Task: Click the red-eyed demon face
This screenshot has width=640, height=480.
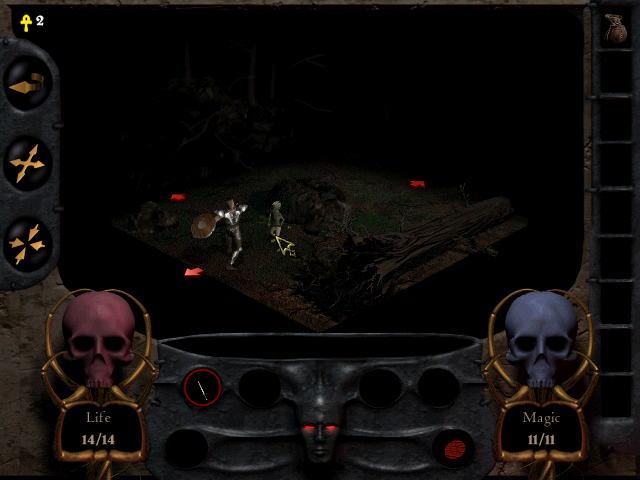Action: pos(319,430)
